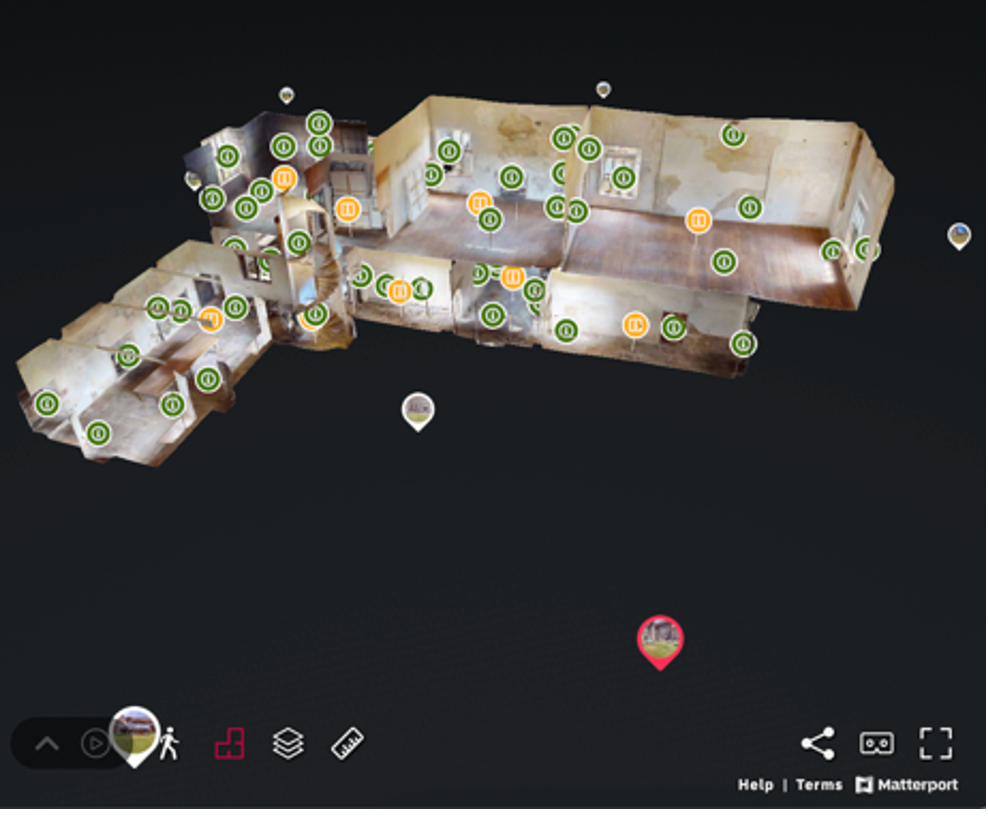This screenshot has width=988, height=816.
Task: Select the red dollhouse view icon
Action: (229, 744)
